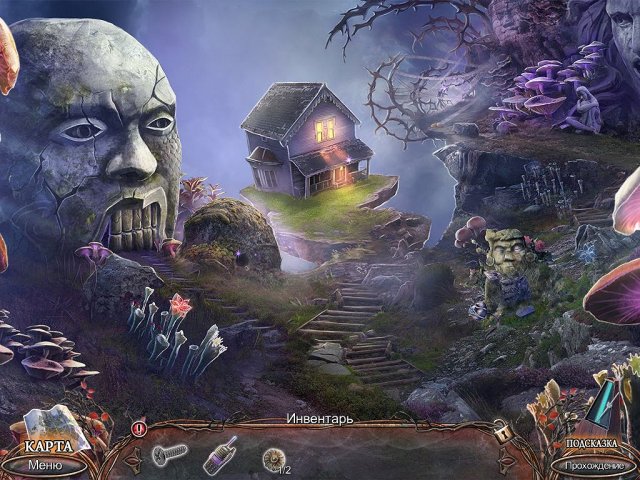Click the red exclamation alert icon
Viewport: 640px width, 480px height.
point(139,428)
